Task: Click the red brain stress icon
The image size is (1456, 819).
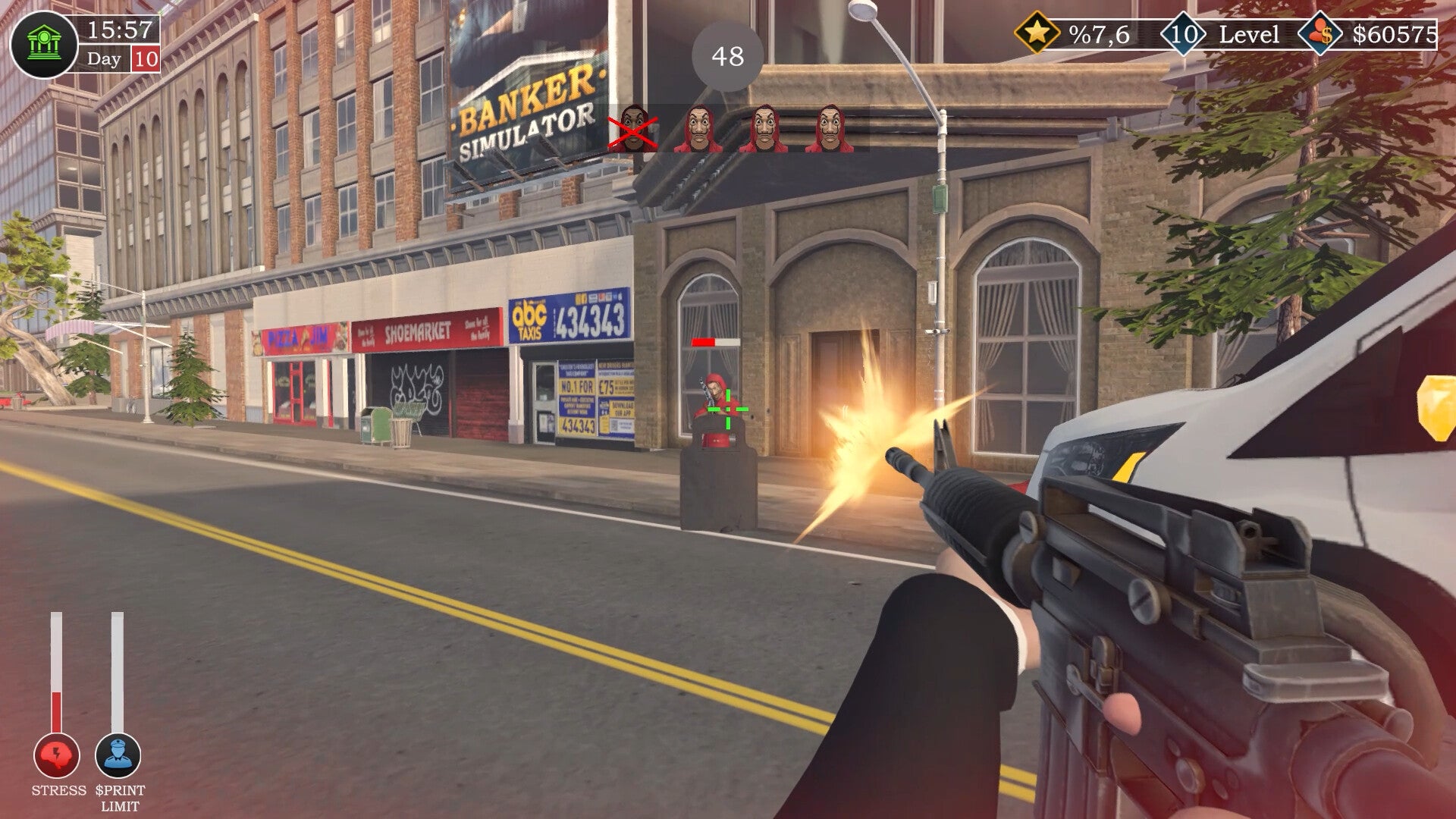Action: click(57, 755)
